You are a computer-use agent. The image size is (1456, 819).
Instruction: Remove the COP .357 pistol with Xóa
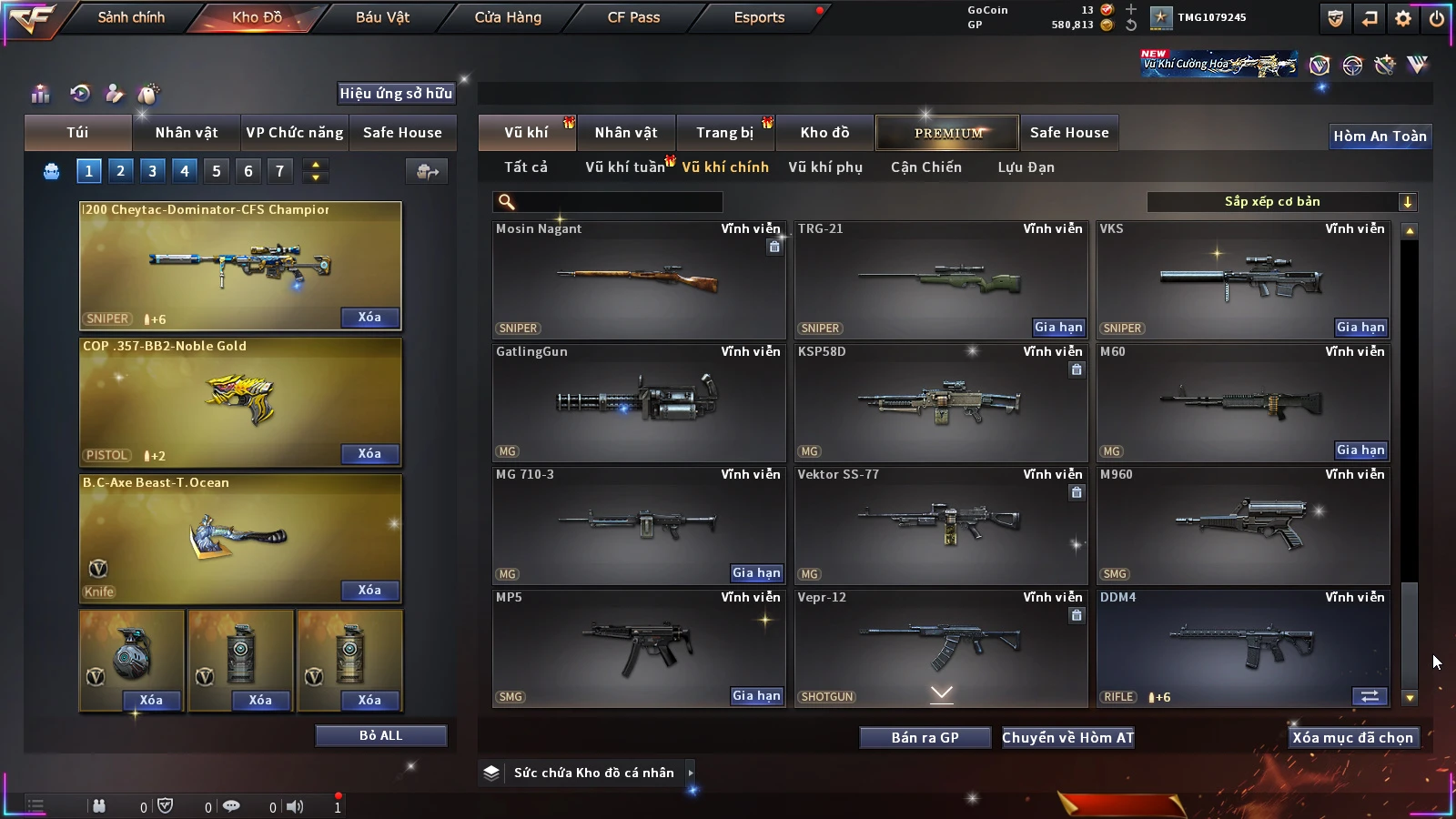tap(369, 454)
